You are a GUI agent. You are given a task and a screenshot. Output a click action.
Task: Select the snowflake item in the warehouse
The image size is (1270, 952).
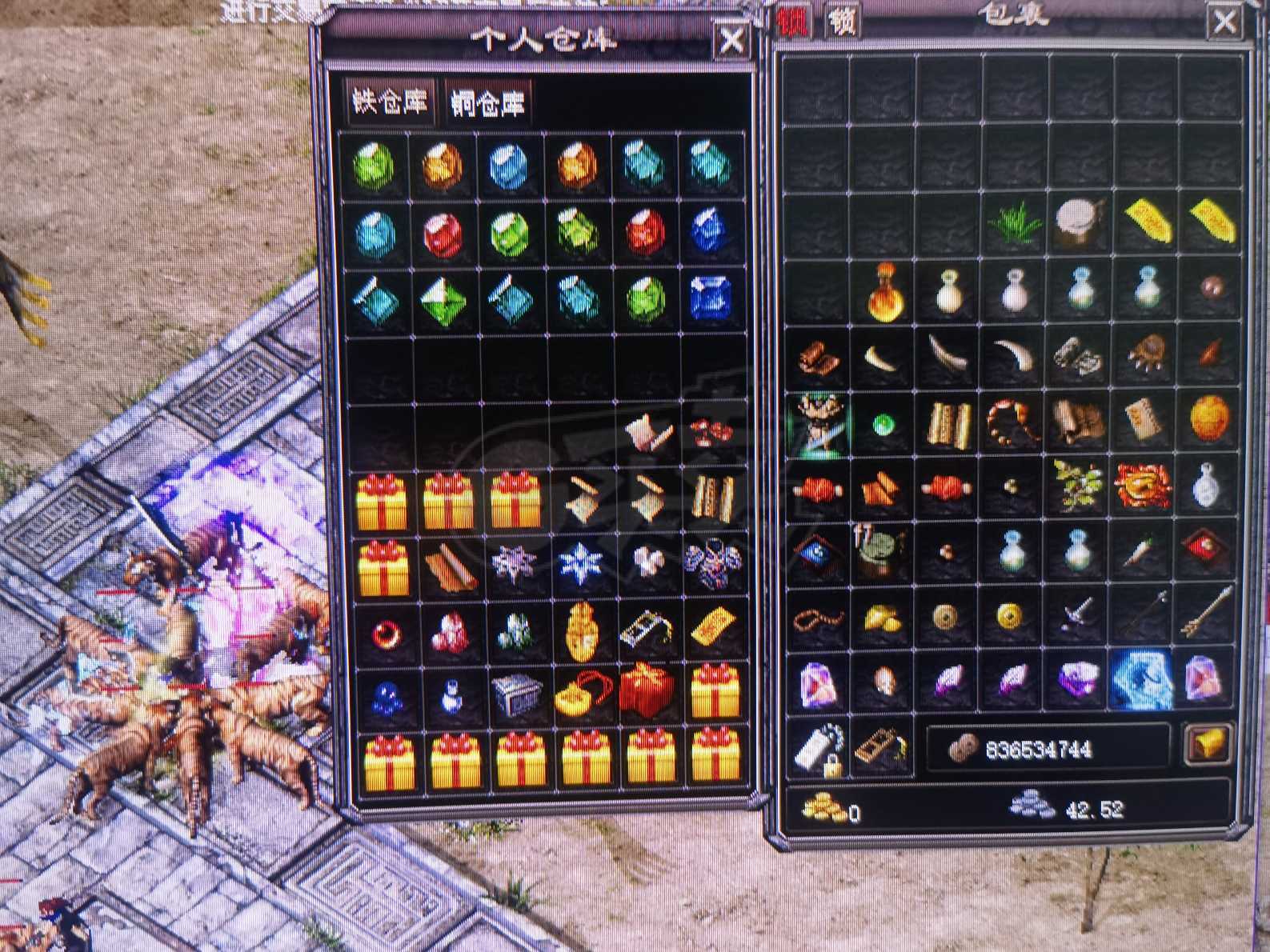[580, 564]
